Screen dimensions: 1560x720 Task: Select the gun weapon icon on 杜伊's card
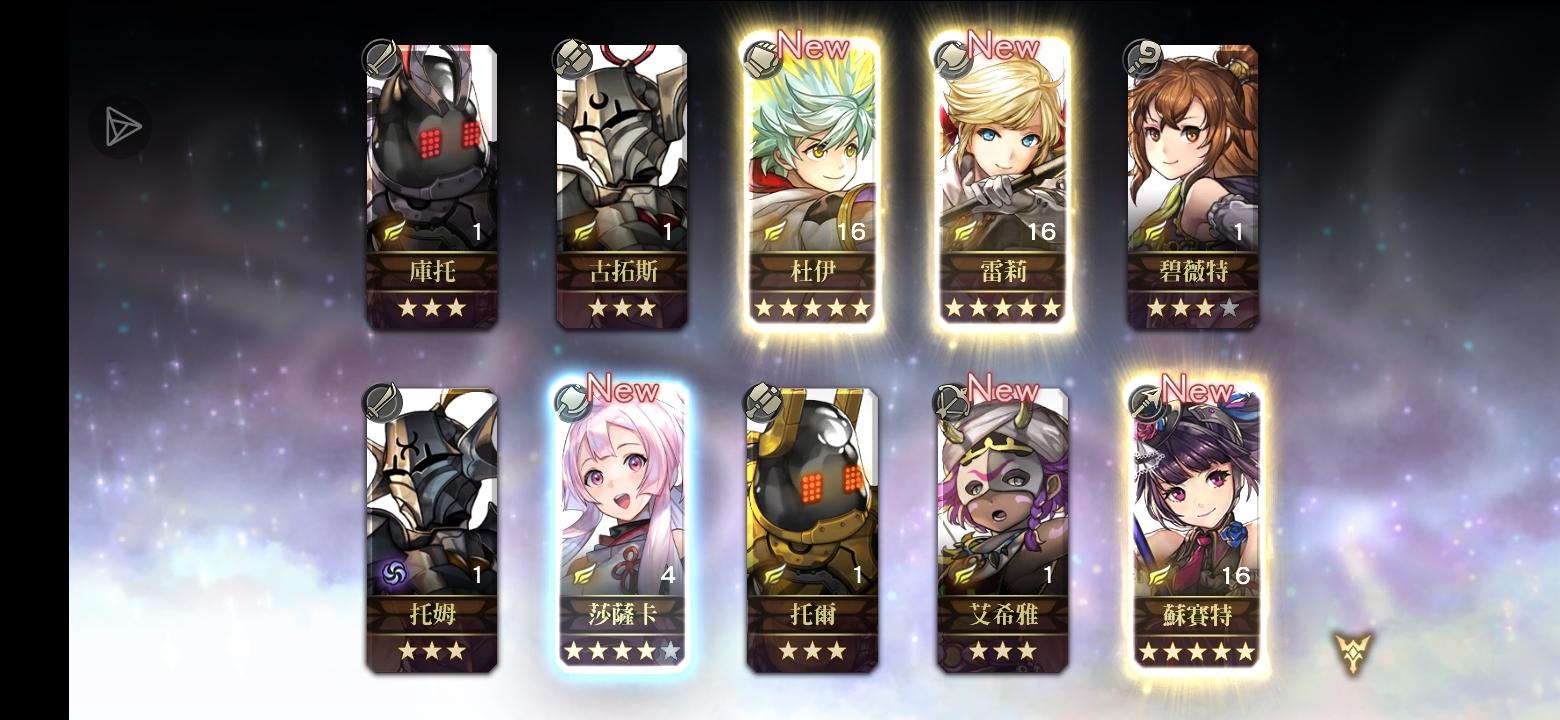764,58
